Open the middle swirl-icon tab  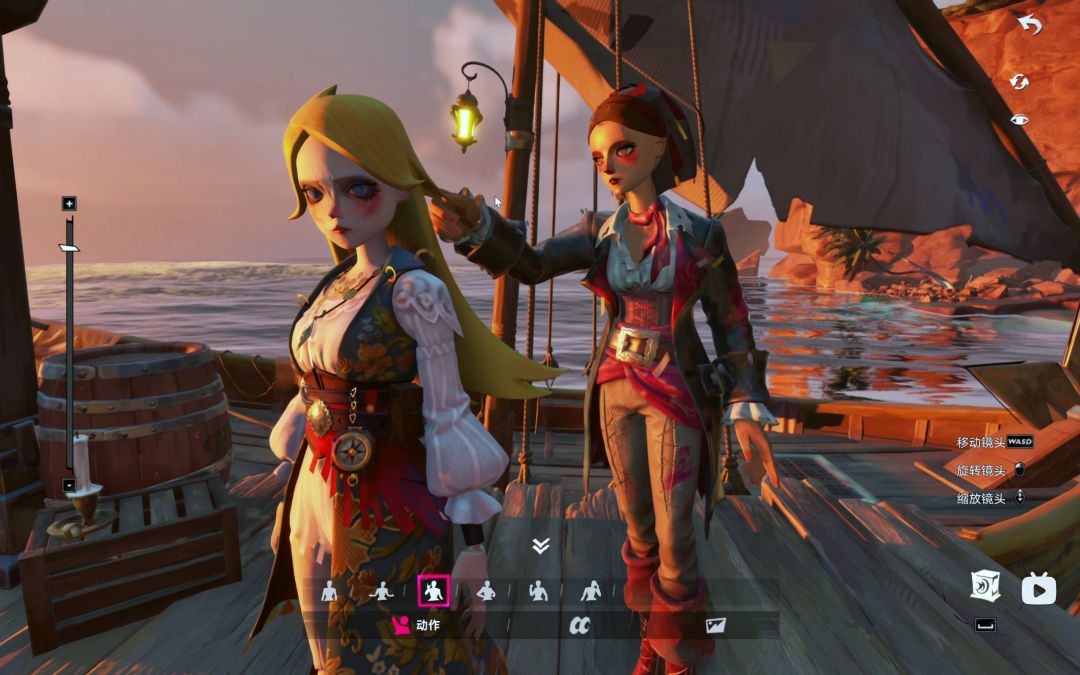(x=579, y=626)
